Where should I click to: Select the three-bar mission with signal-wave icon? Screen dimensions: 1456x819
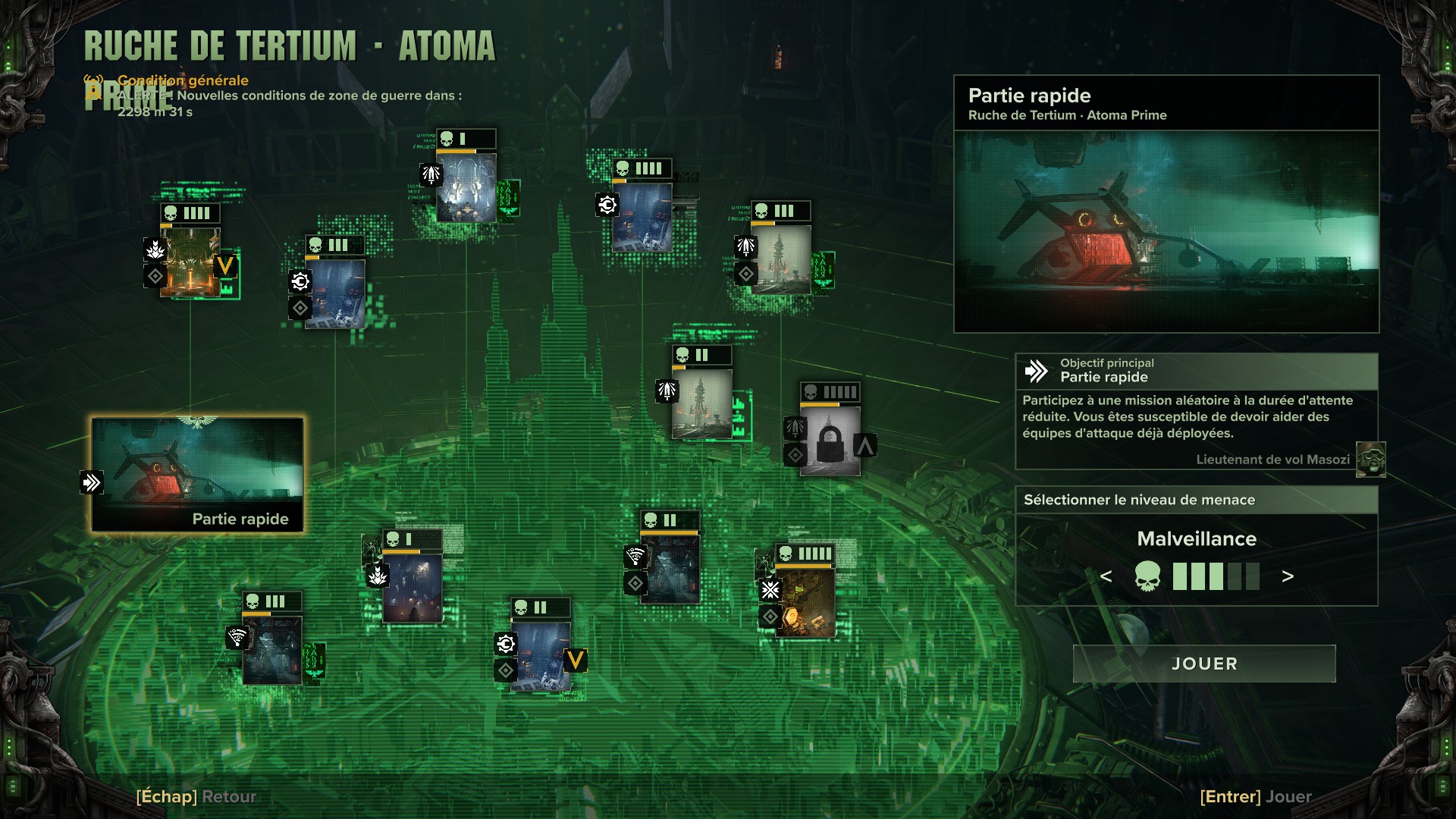[x=272, y=650]
